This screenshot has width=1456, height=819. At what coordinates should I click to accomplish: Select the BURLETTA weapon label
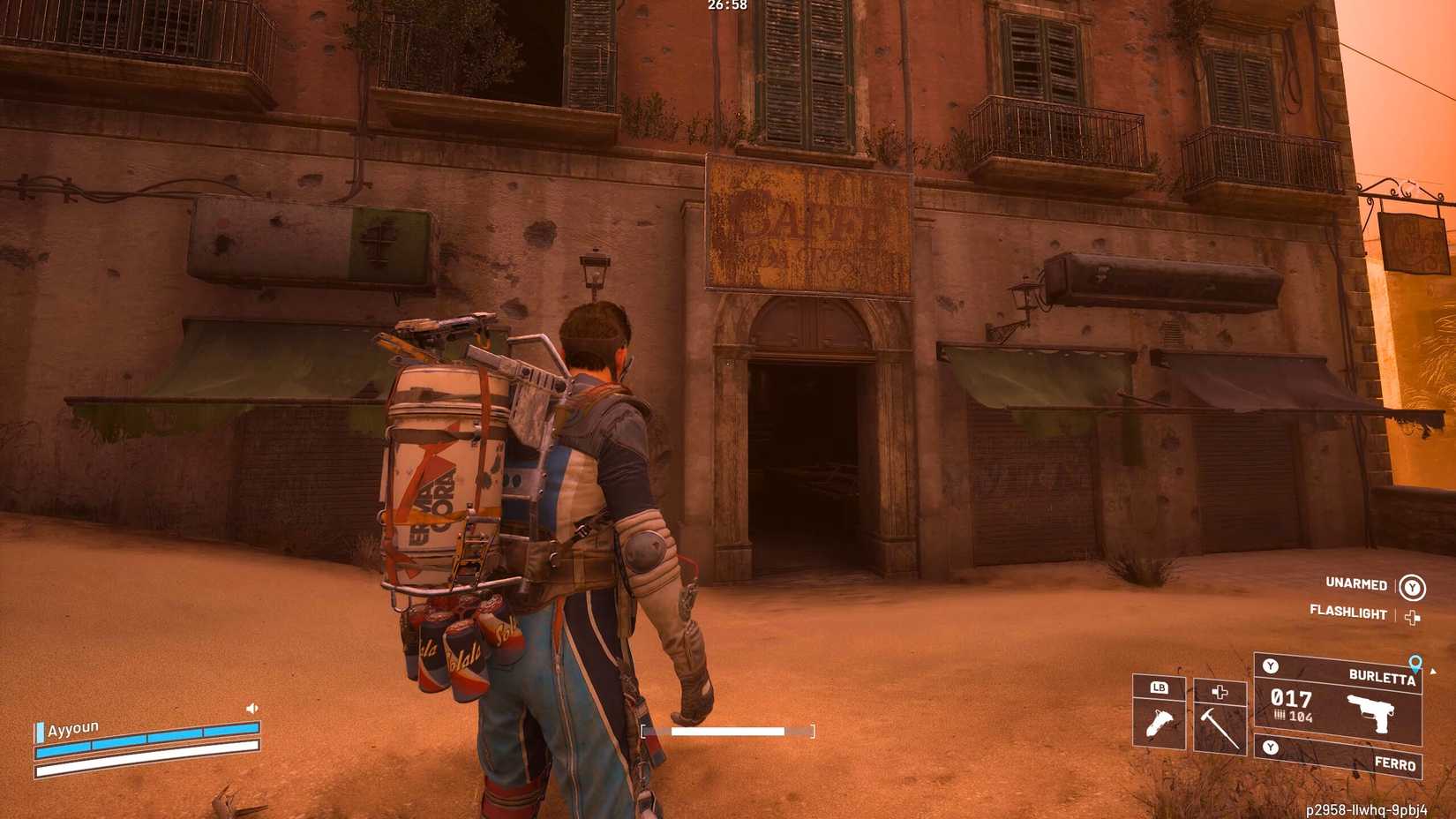[x=1383, y=676]
